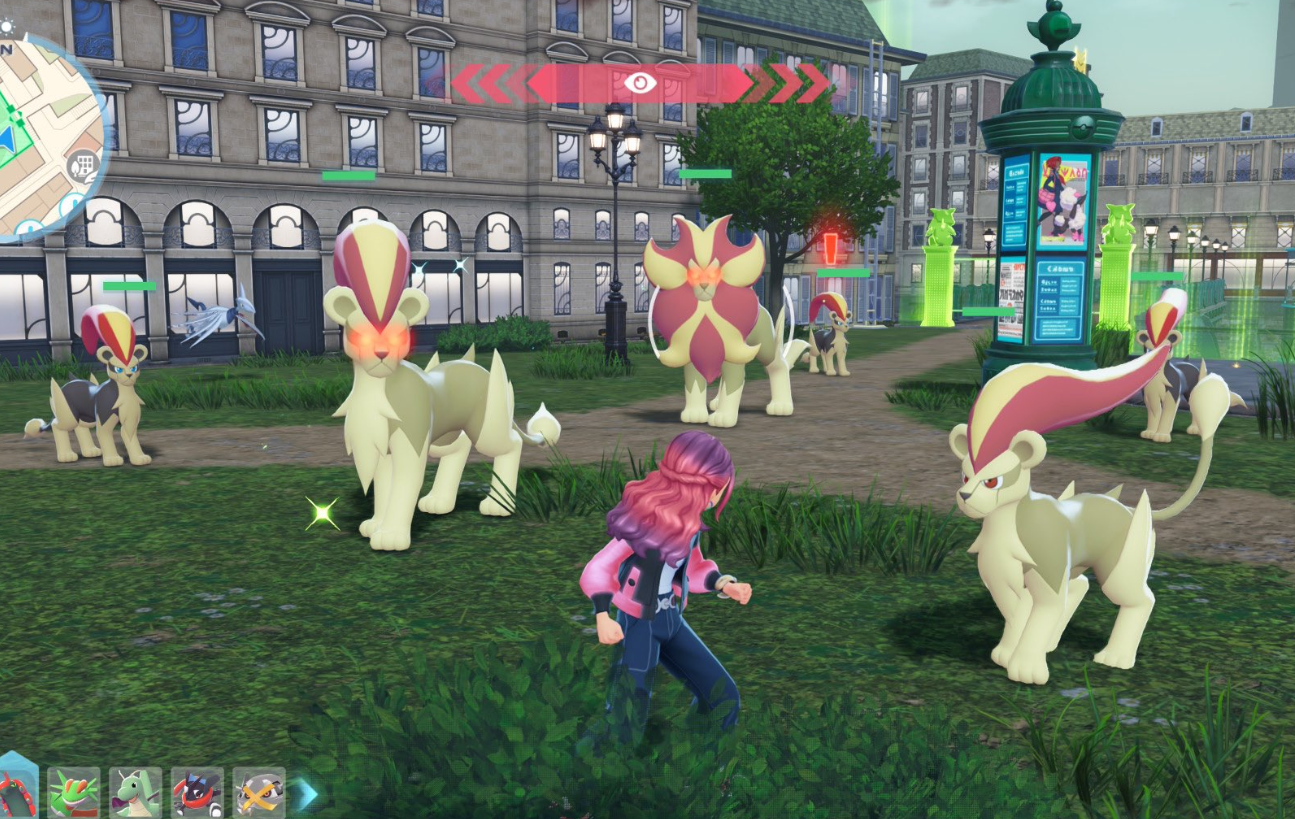The image size is (1295, 819).
Task: Switch to the Greninja party slot
Action: click(197, 793)
